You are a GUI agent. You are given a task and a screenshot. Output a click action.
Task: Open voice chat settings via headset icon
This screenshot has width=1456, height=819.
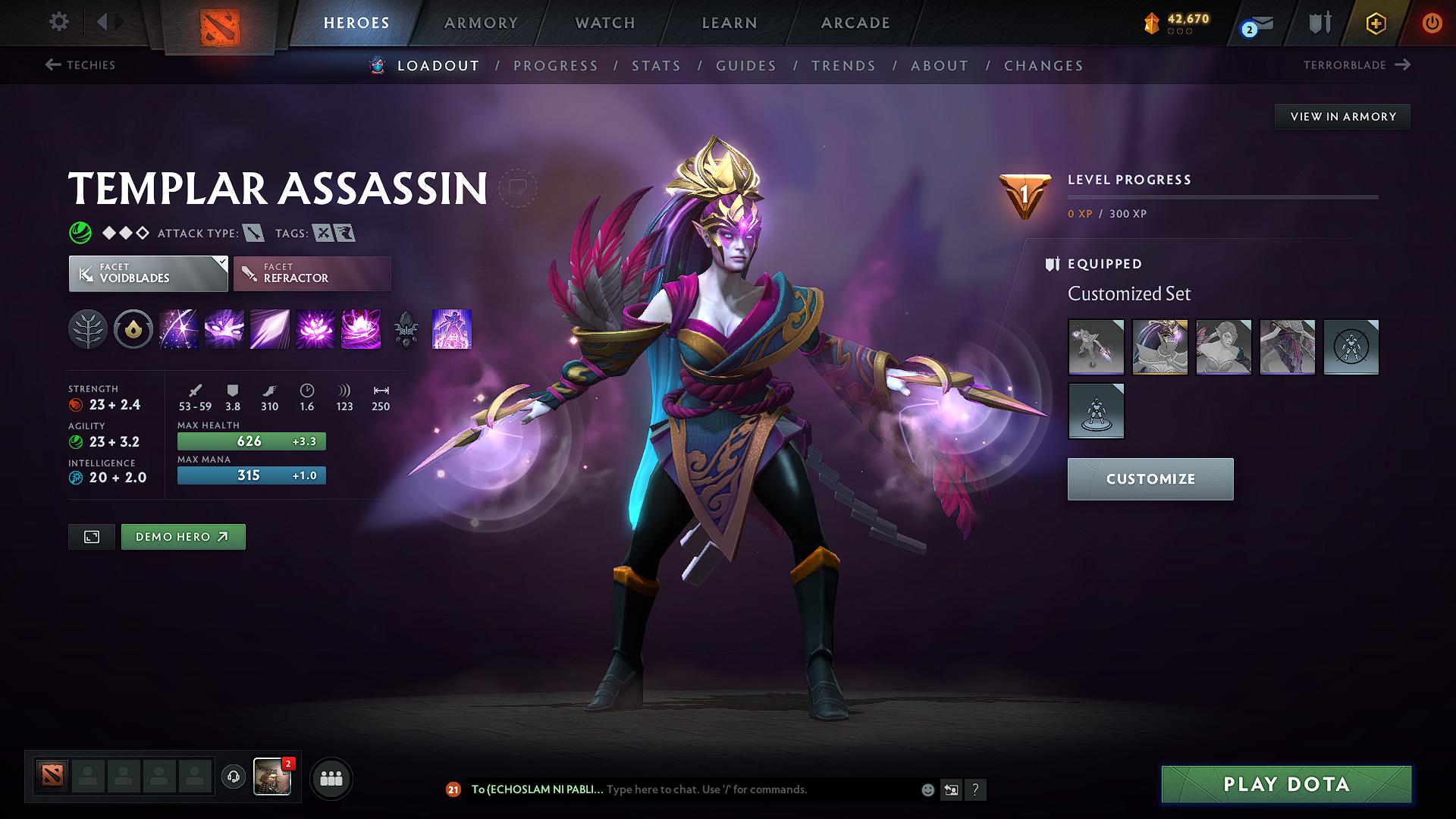[x=233, y=777]
